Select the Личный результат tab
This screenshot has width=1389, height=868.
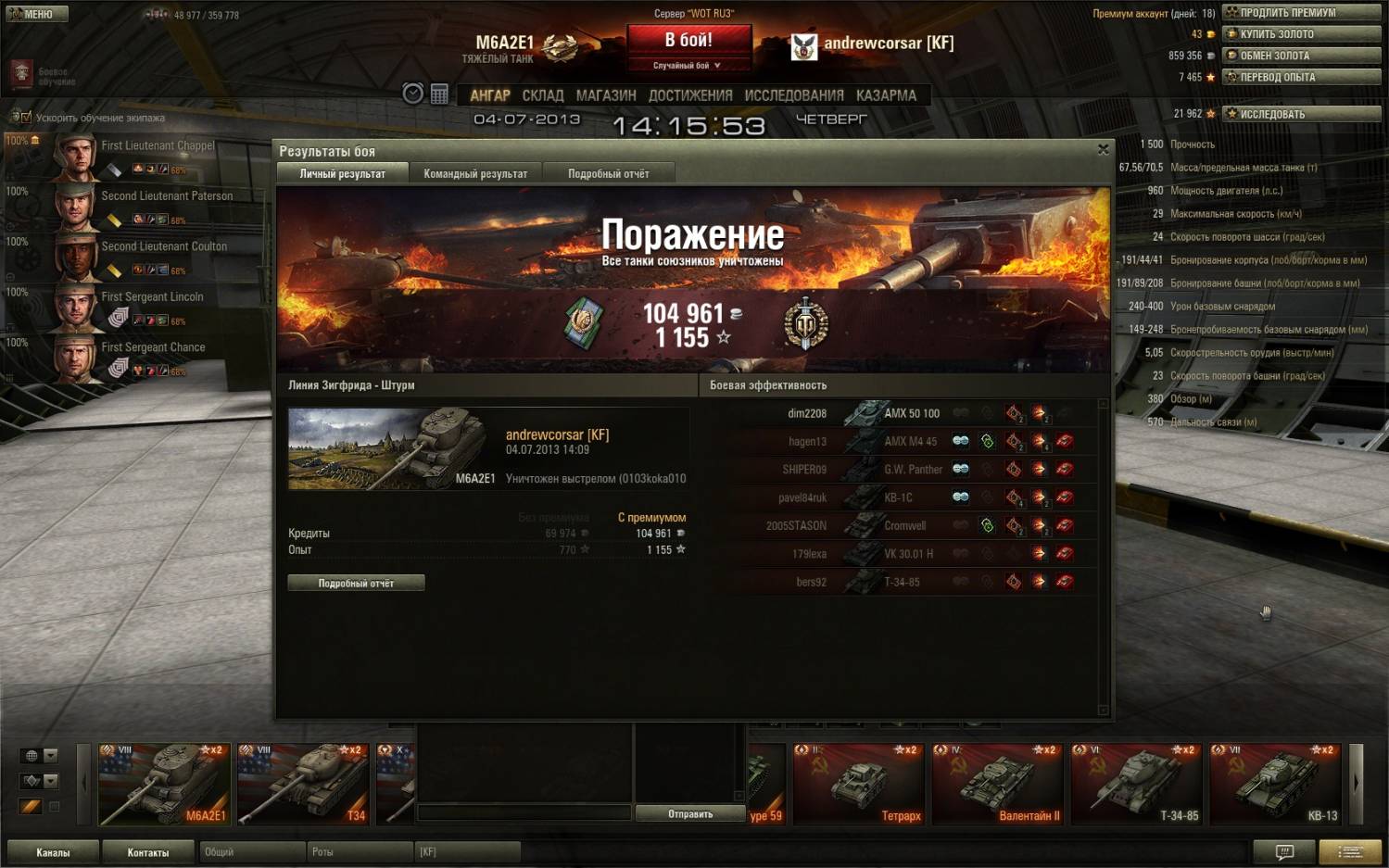coord(342,173)
